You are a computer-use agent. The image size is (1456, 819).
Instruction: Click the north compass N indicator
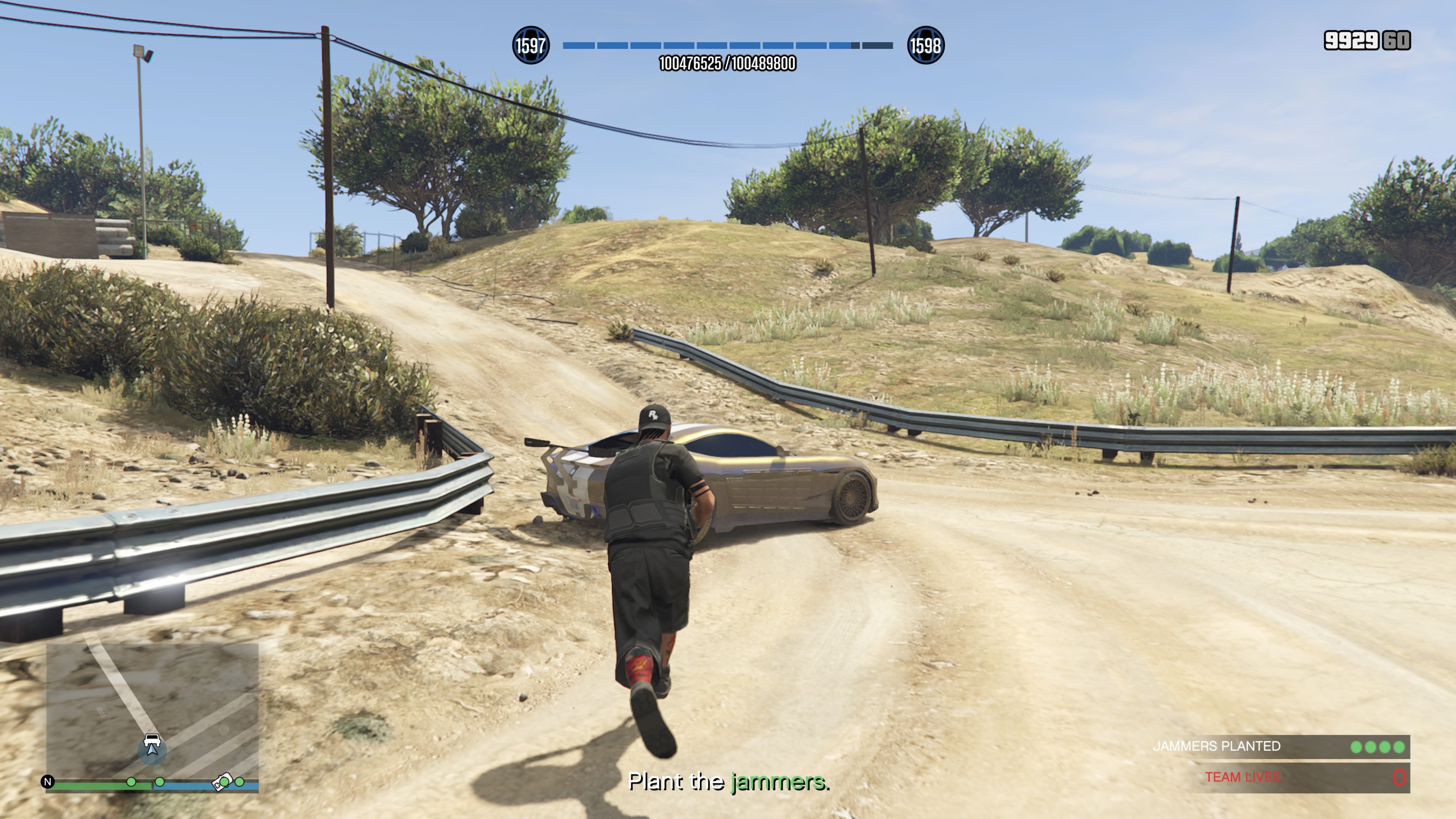pos(48,782)
